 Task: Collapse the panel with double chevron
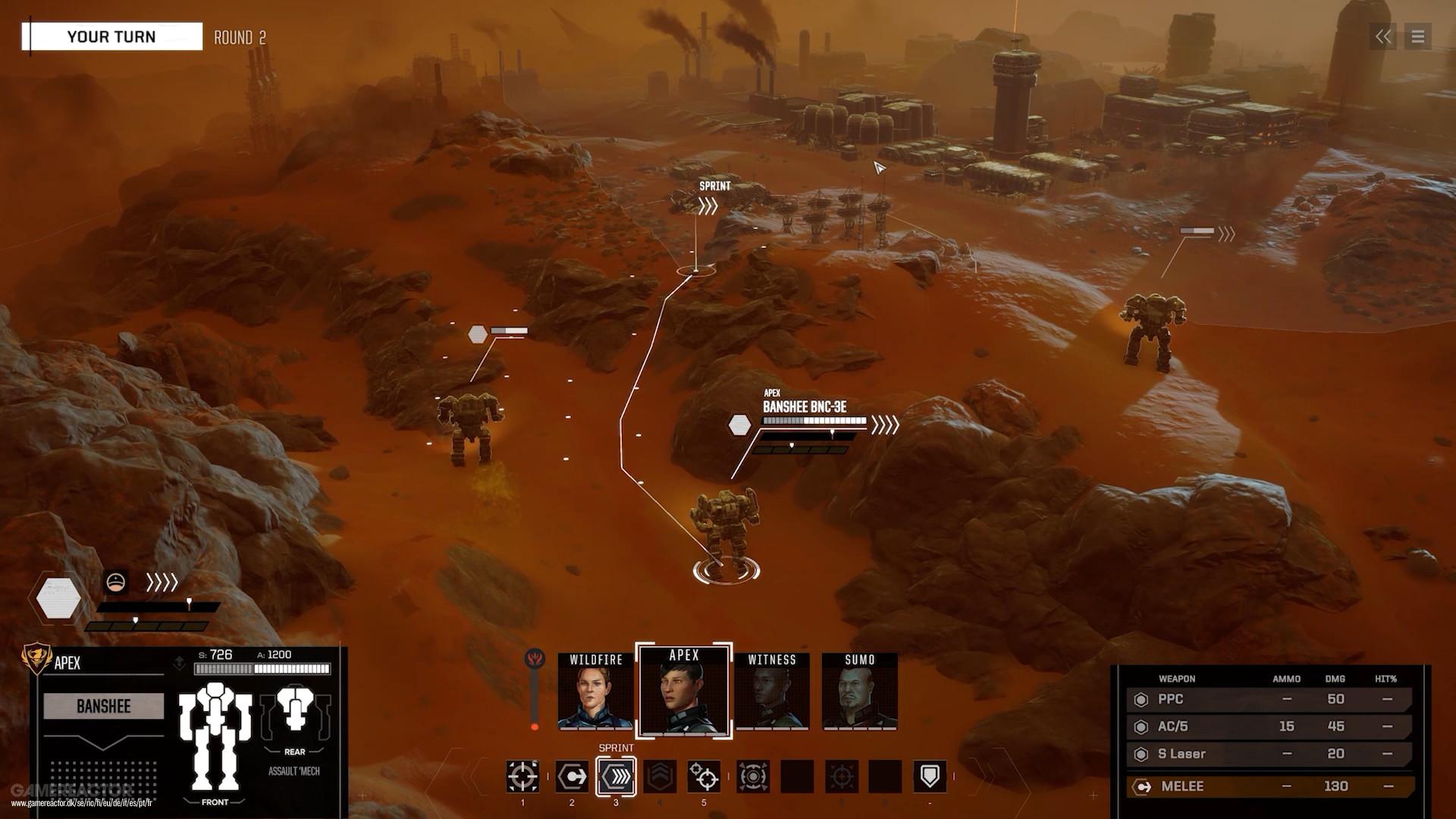(1383, 36)
